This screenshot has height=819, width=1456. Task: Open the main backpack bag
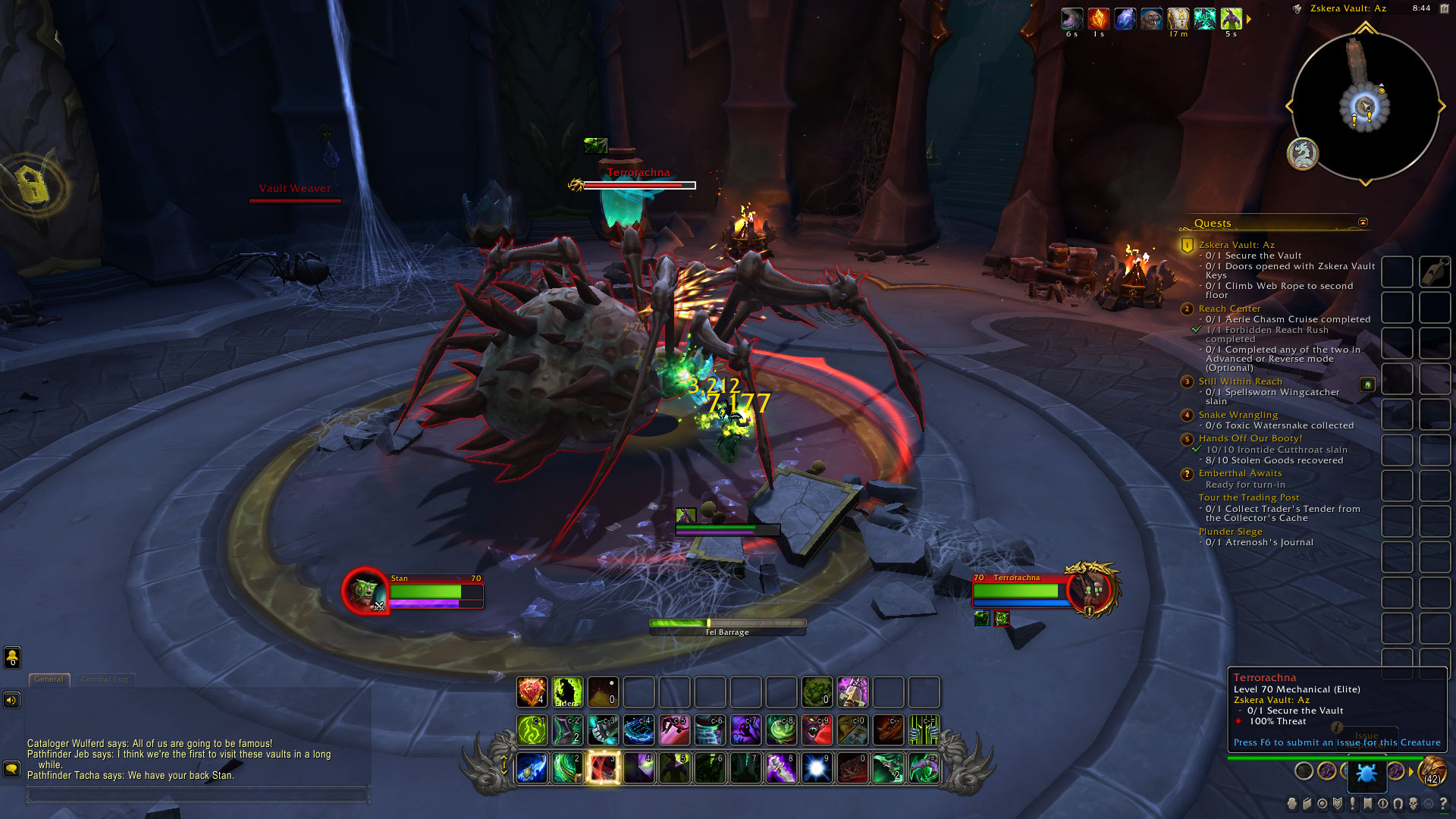pyautogui.click(x=1432, y=772)
